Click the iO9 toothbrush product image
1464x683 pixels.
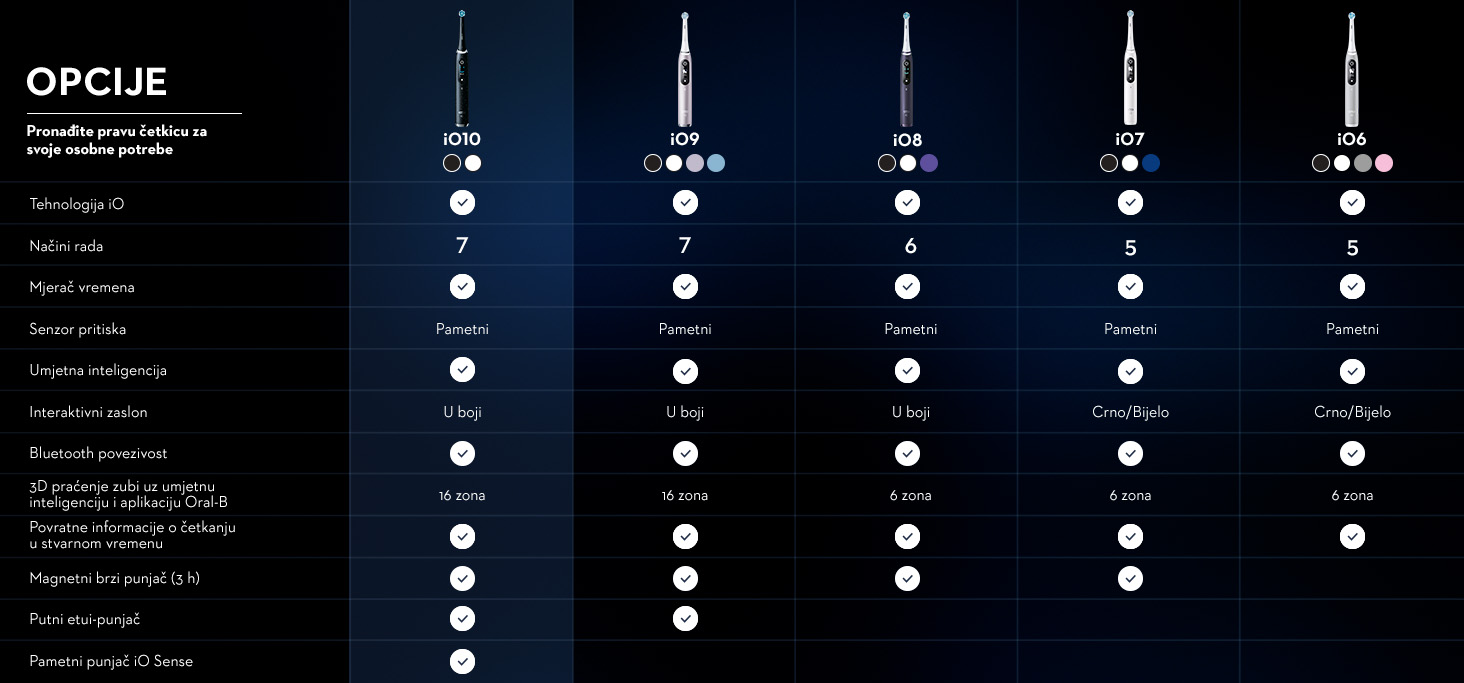pyautogui.click(x=685, y=68)
